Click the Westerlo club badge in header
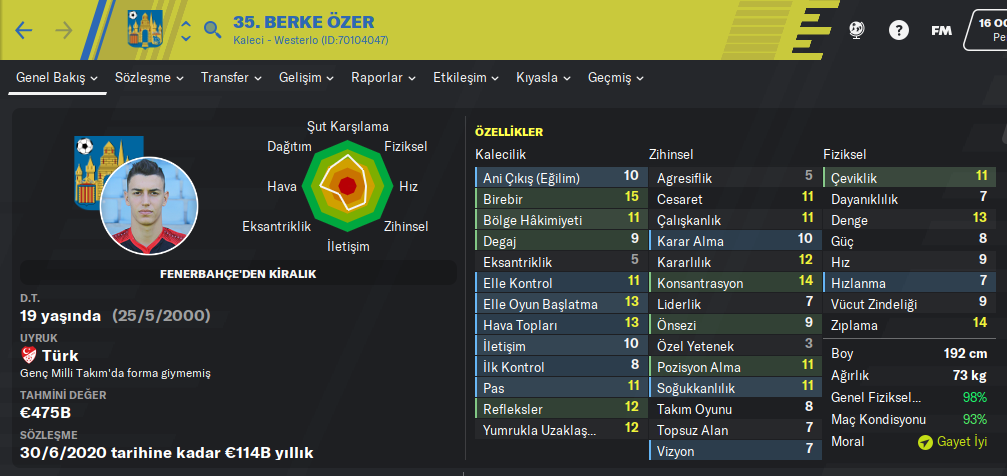 click(x=145, y=29)
